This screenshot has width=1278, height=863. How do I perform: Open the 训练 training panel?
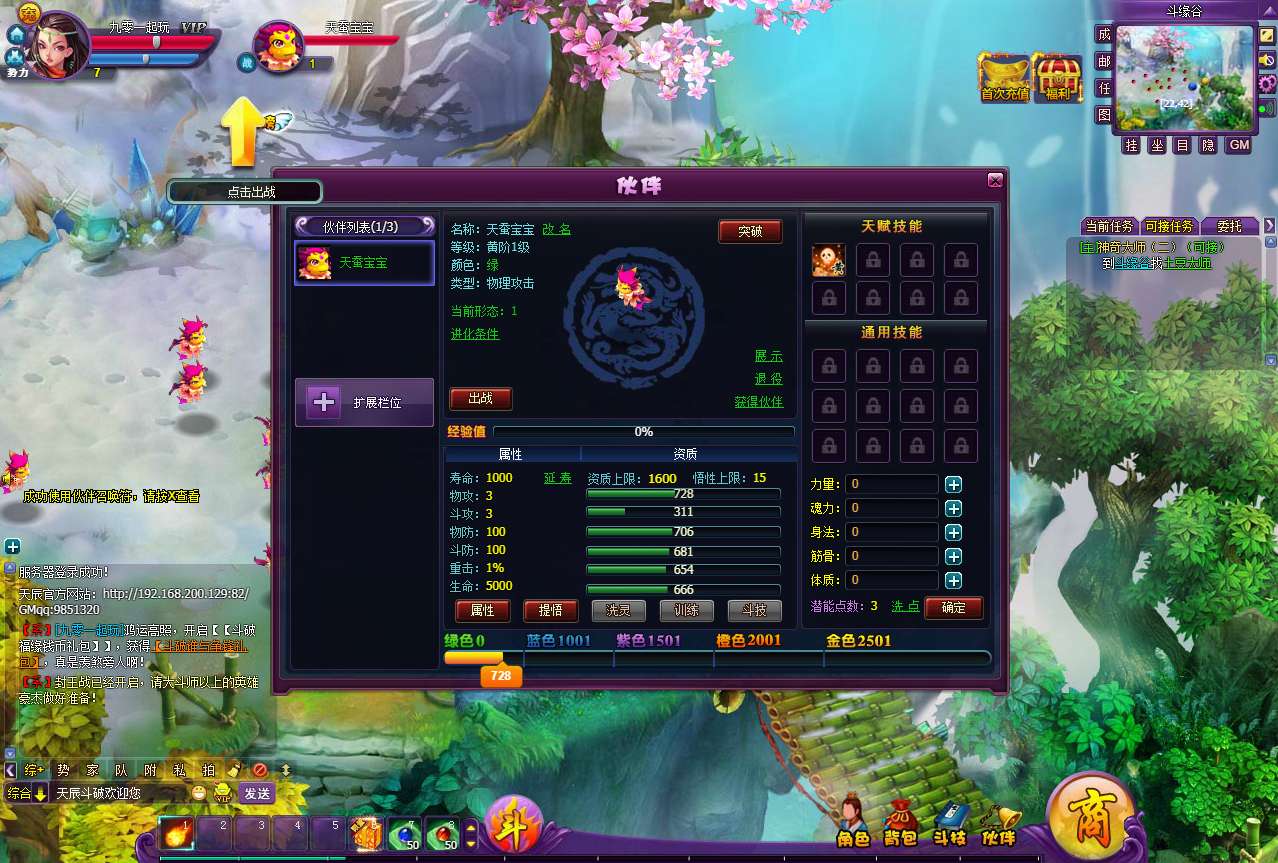[x=686, y=610]
